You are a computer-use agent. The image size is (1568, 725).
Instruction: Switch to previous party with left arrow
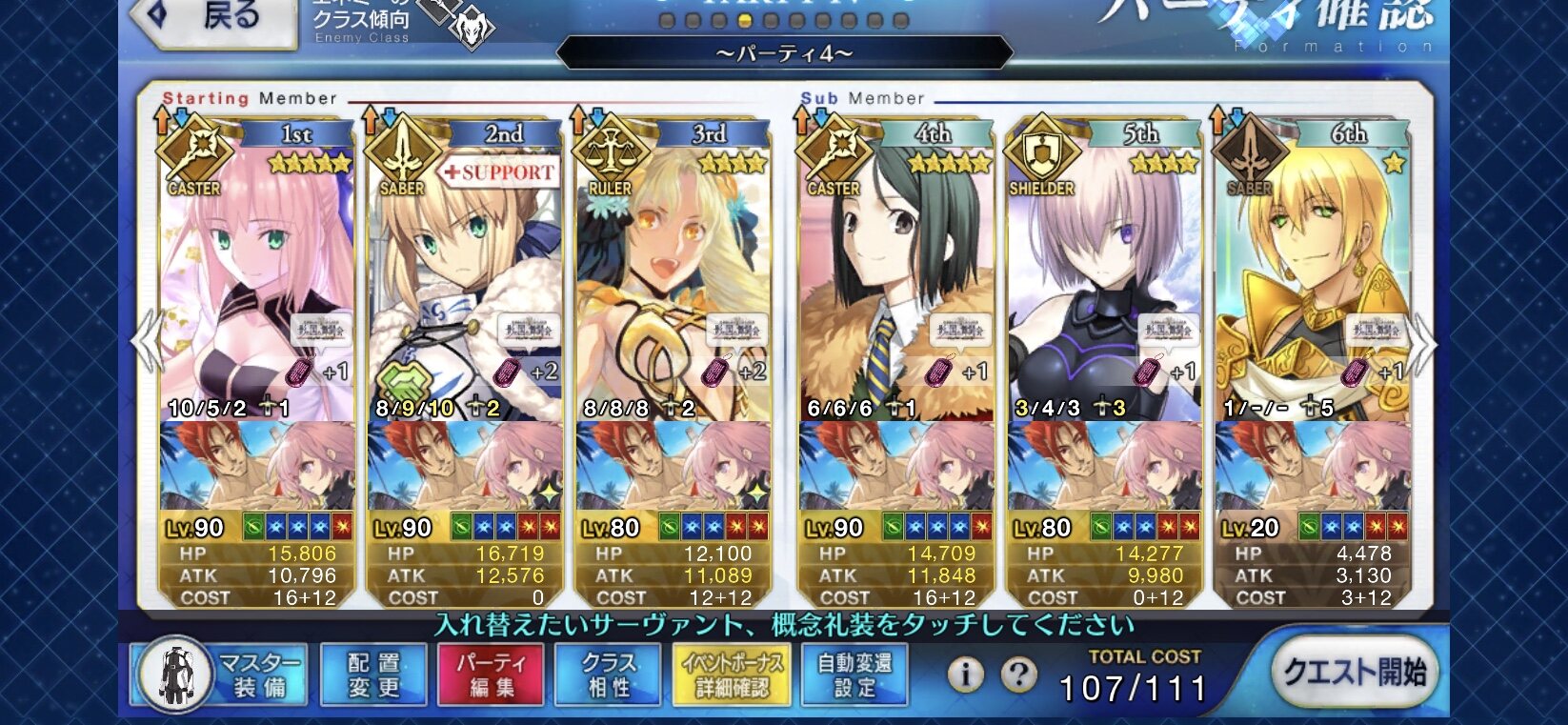(x=146, y=343)
